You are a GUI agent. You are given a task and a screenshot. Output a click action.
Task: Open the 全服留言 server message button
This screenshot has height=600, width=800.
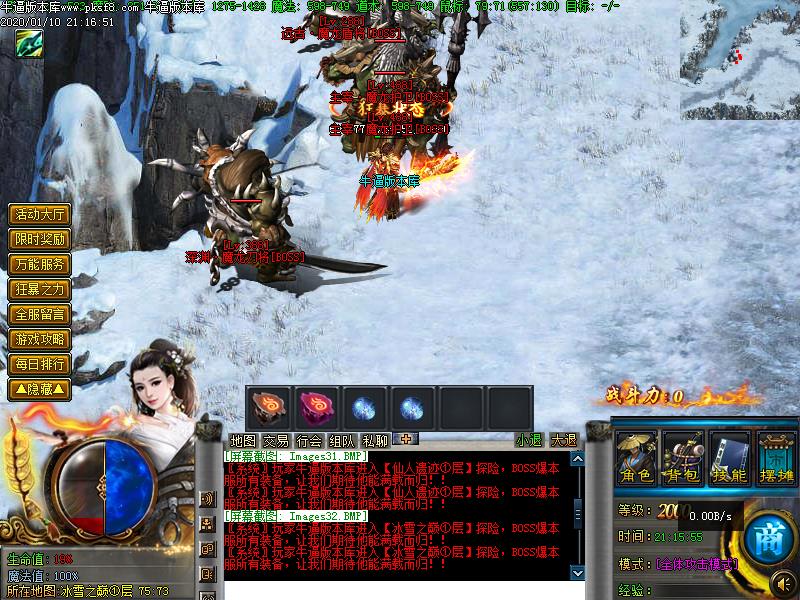[x=40, y=314]
